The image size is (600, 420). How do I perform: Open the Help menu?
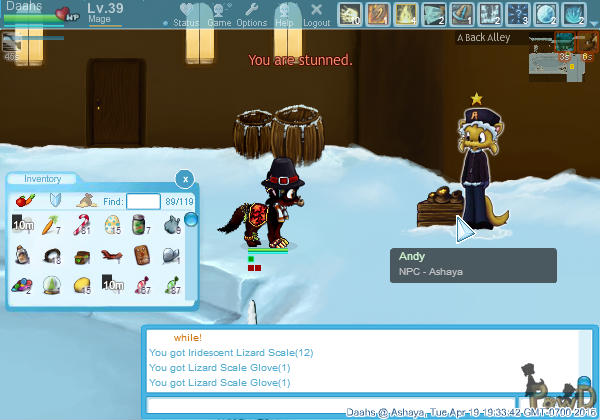[284, 15]
